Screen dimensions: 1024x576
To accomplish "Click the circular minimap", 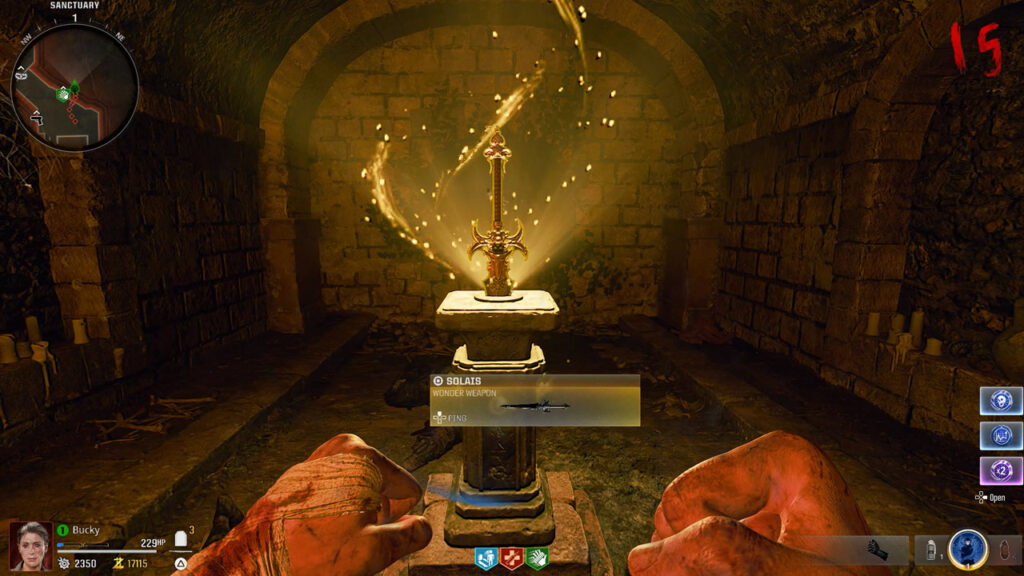I will coord(74,88).
